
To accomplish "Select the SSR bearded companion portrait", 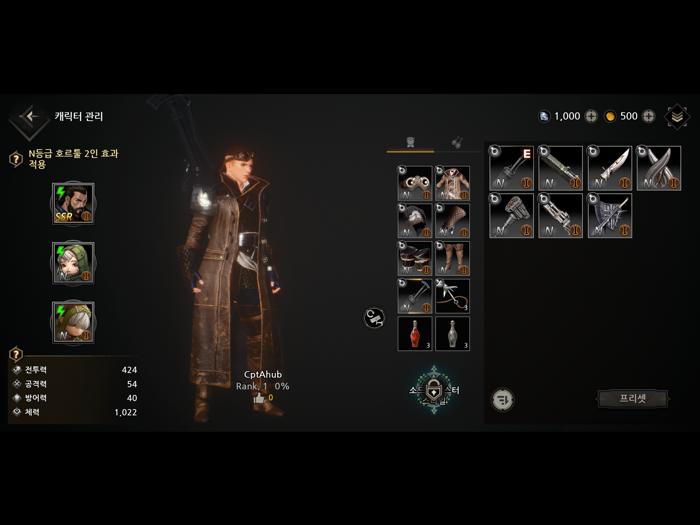I will click(x=73, y=204).
